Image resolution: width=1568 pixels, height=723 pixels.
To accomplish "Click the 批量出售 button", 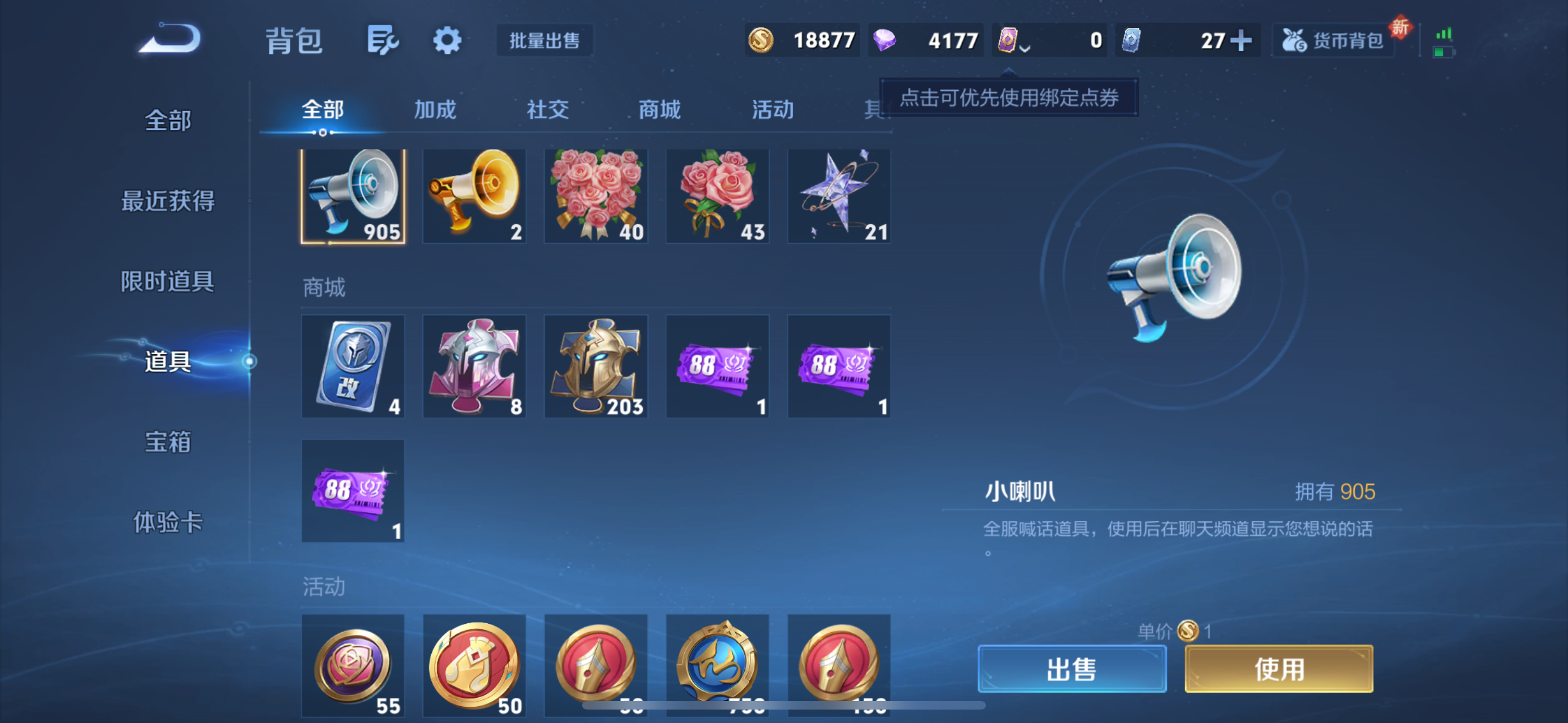I will [543, 41].
